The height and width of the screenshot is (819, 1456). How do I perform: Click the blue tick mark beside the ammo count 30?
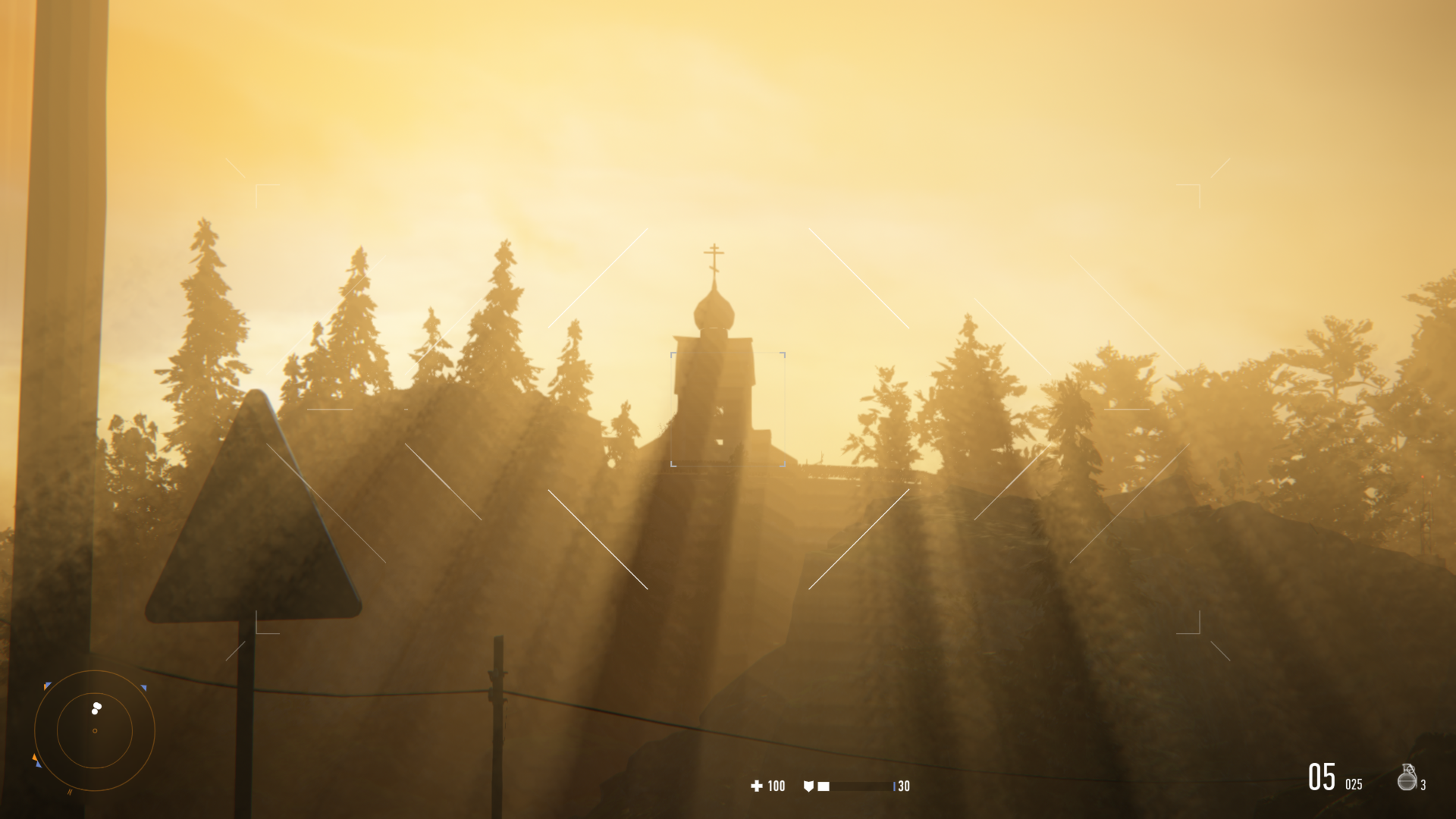[x=895, y=786]
